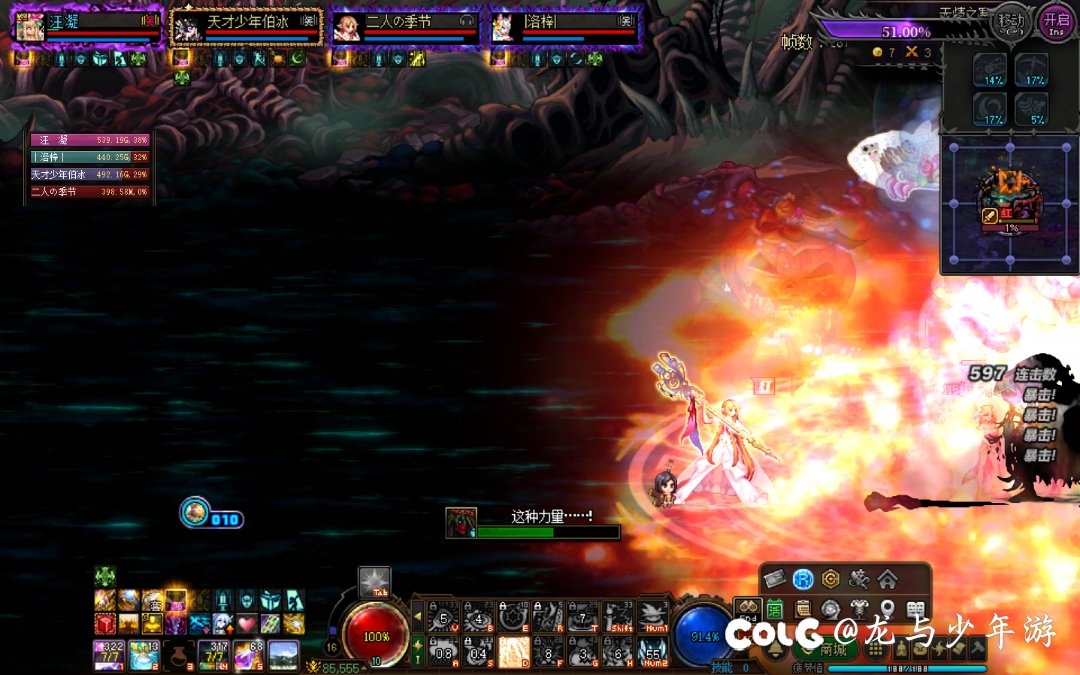Select party member 洛梓's portrait

coord(506,27)
